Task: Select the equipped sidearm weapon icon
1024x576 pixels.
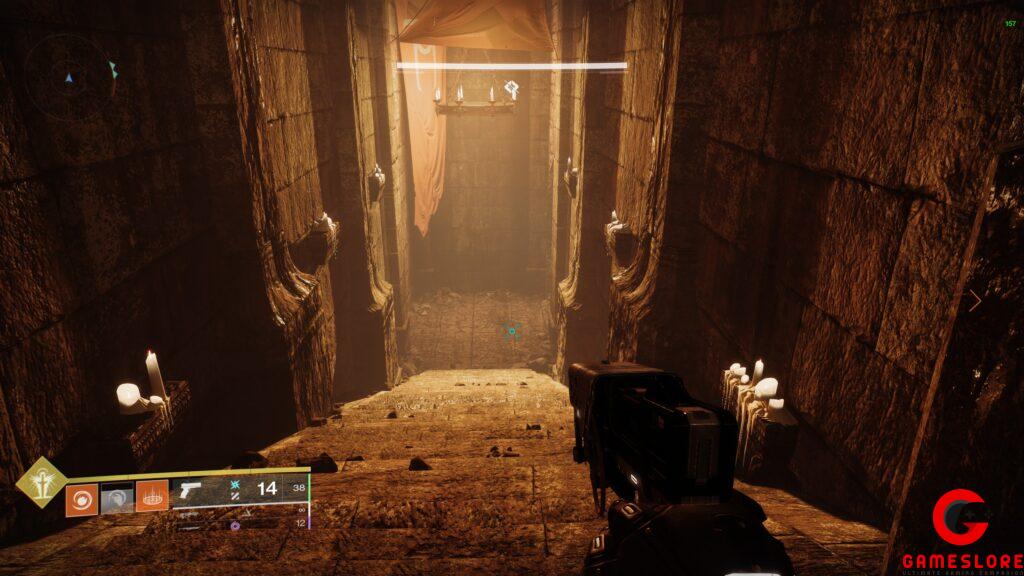Action: 188,490
